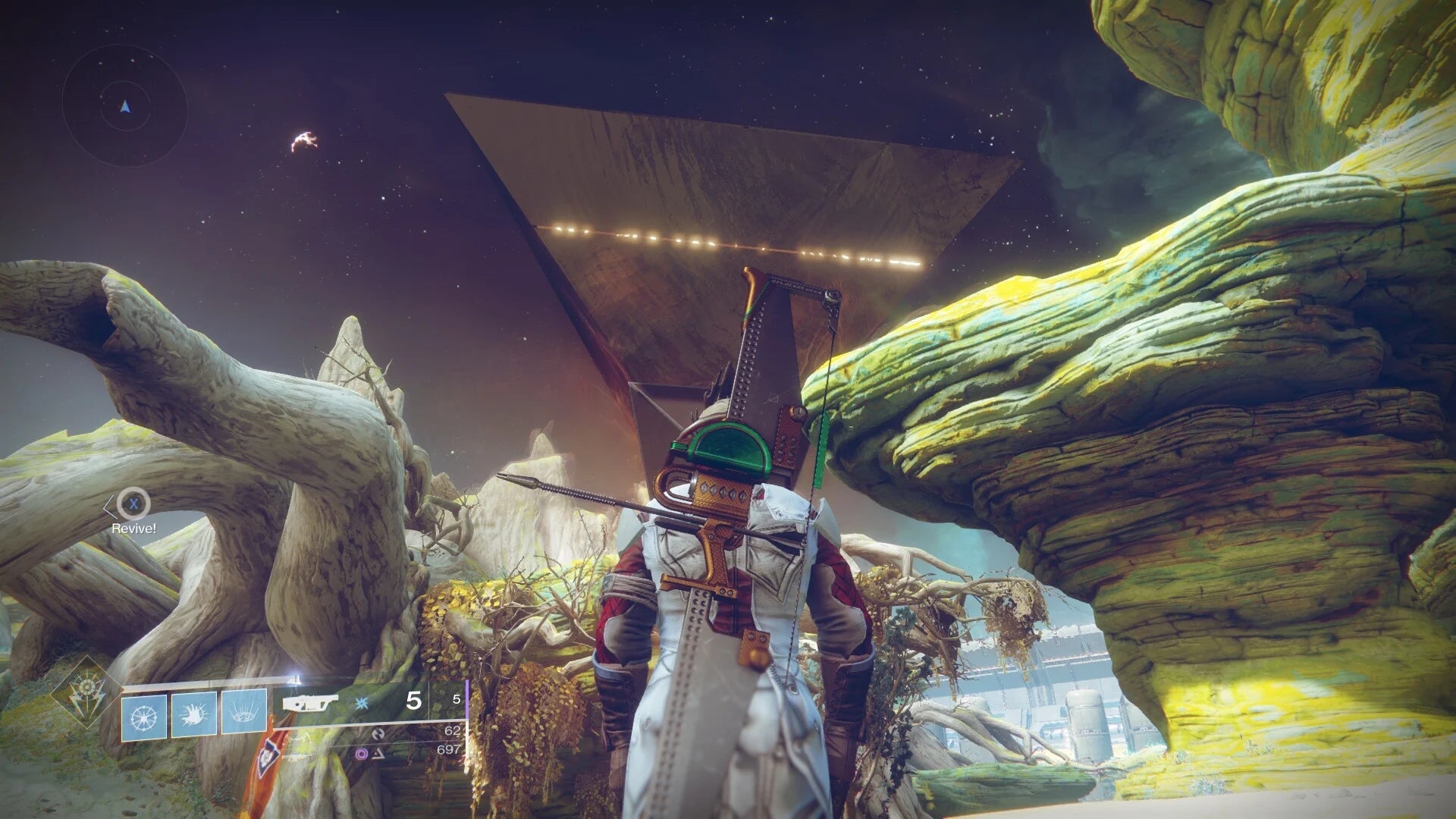The height and width of the screenshot is (819, 1456).
Task: Click the magazine count showing 5
Action: [x=413, y=700]
